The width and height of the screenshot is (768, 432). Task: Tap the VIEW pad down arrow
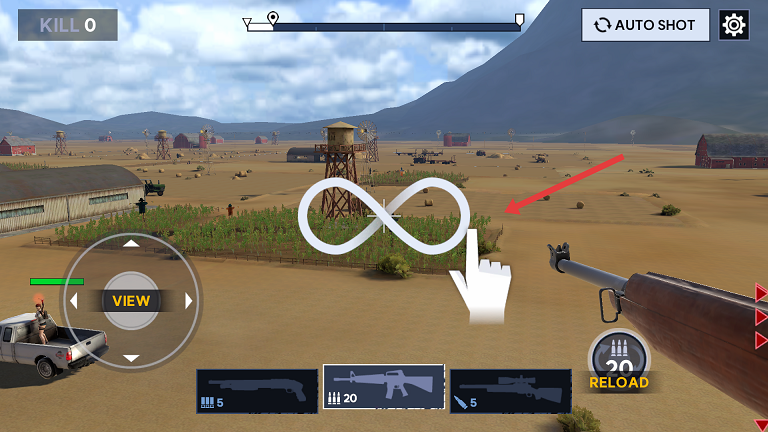131,358
